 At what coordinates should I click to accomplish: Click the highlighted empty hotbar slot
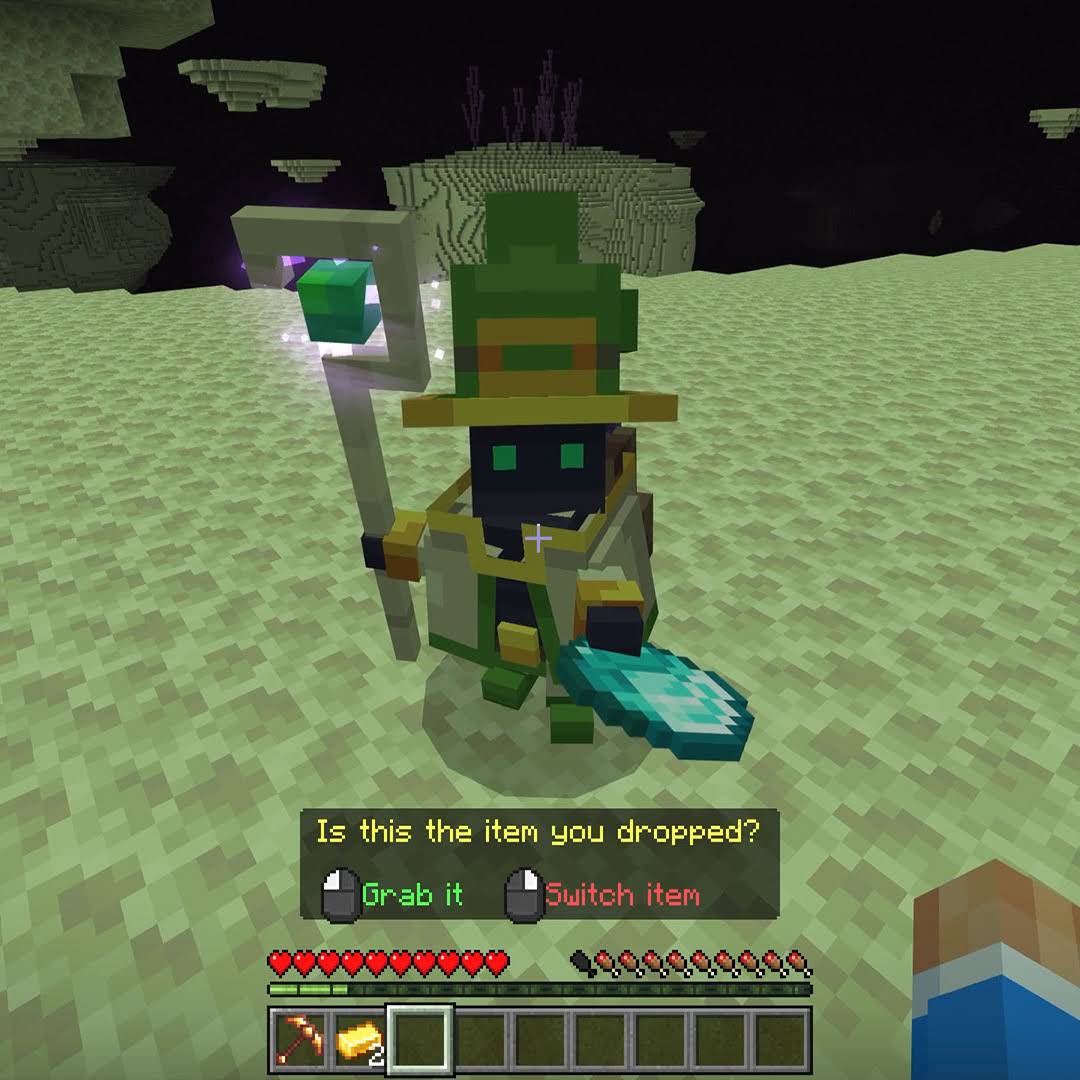point(420,1041)
